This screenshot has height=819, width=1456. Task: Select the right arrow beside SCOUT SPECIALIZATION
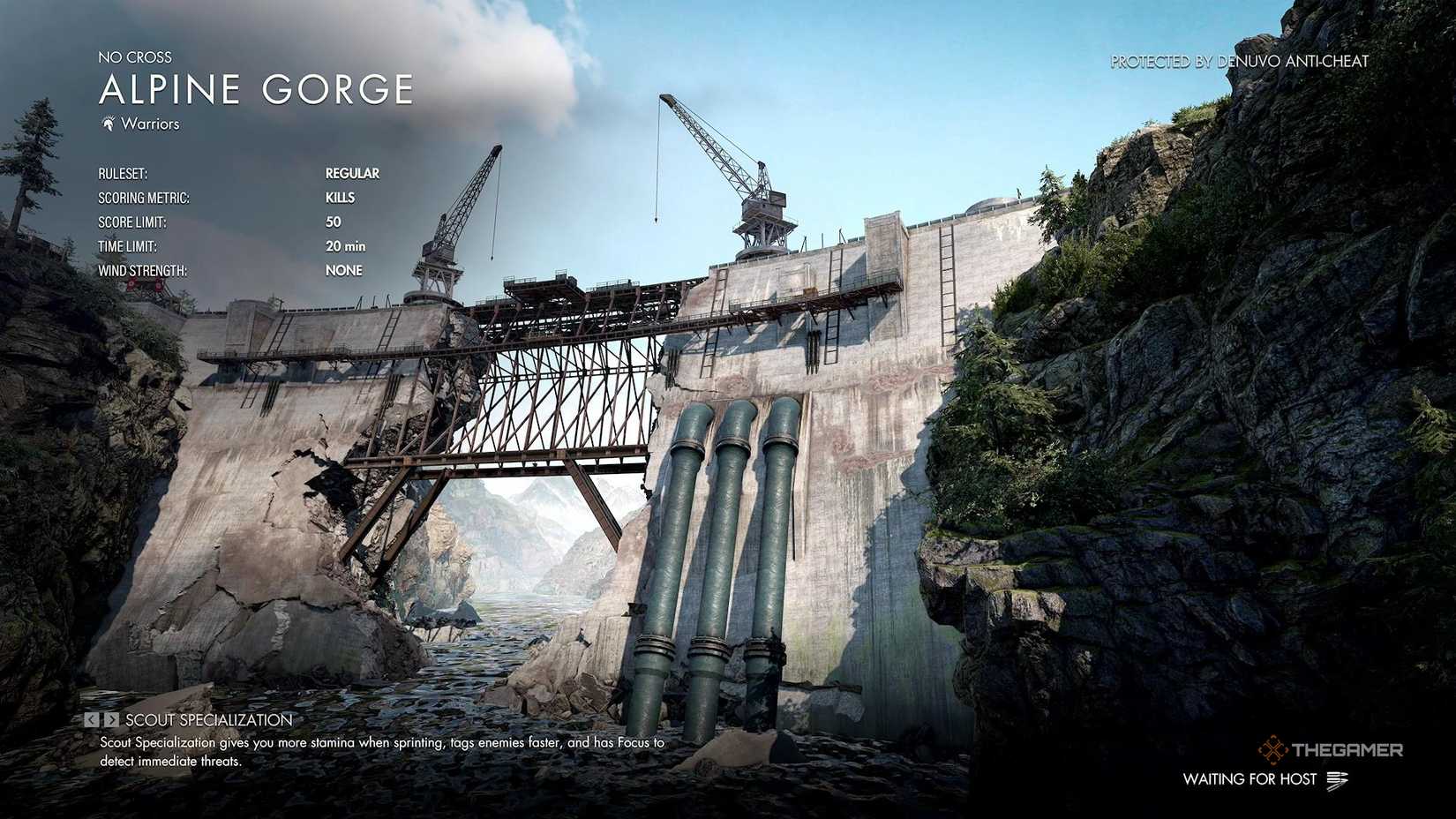tap(111, 719)
